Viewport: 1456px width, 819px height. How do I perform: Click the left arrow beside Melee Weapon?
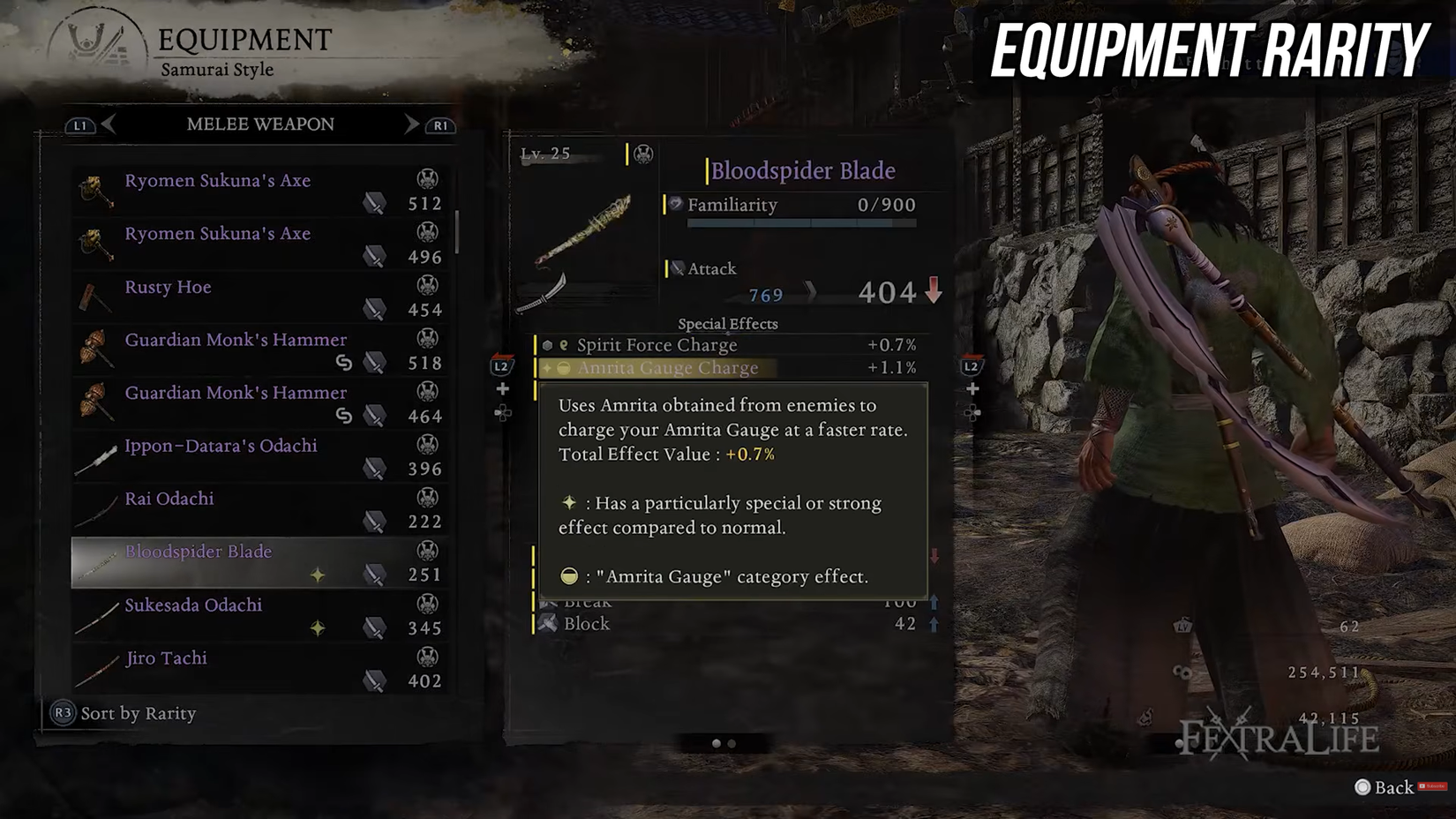[x=109, y=124]
